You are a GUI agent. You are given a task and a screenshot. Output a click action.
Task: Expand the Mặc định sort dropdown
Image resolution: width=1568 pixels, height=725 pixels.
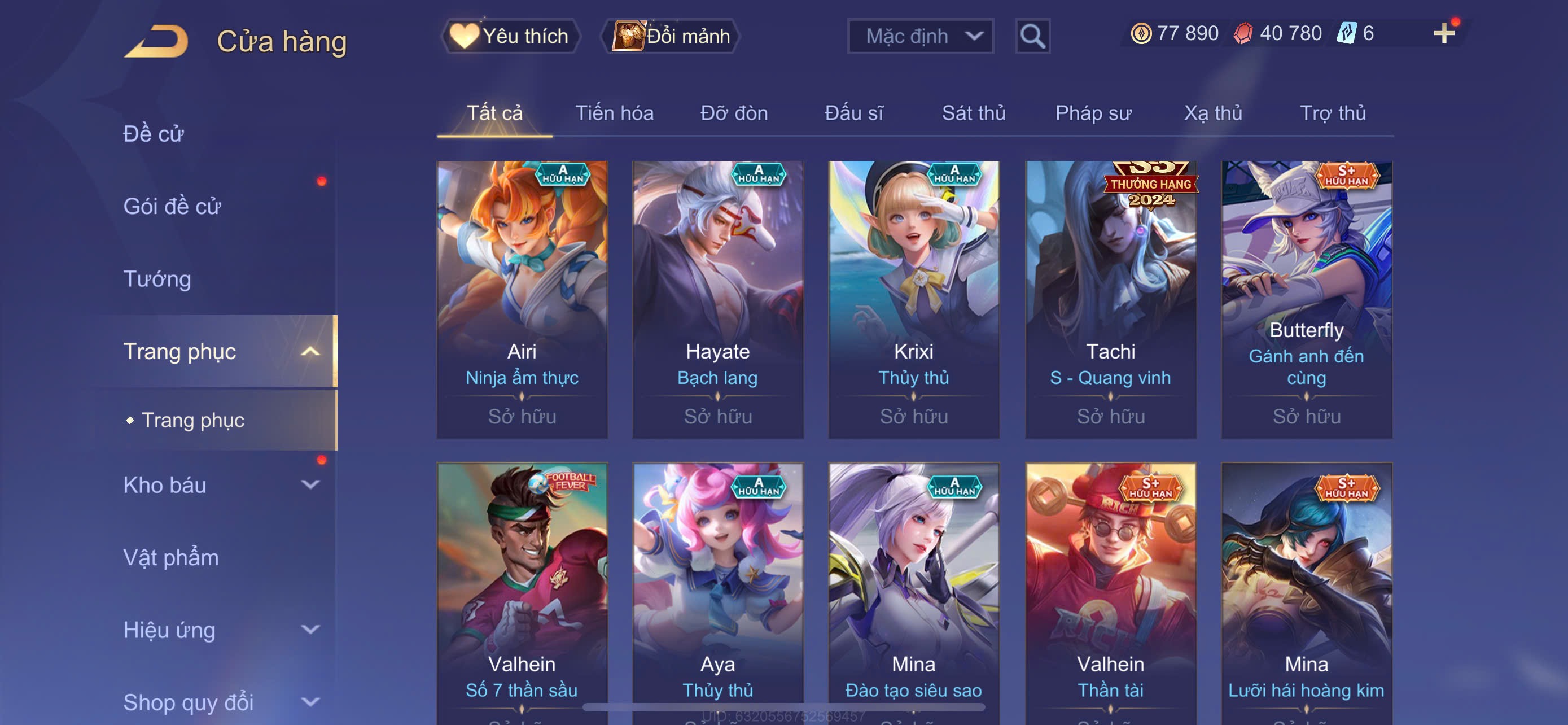point(919,37)
